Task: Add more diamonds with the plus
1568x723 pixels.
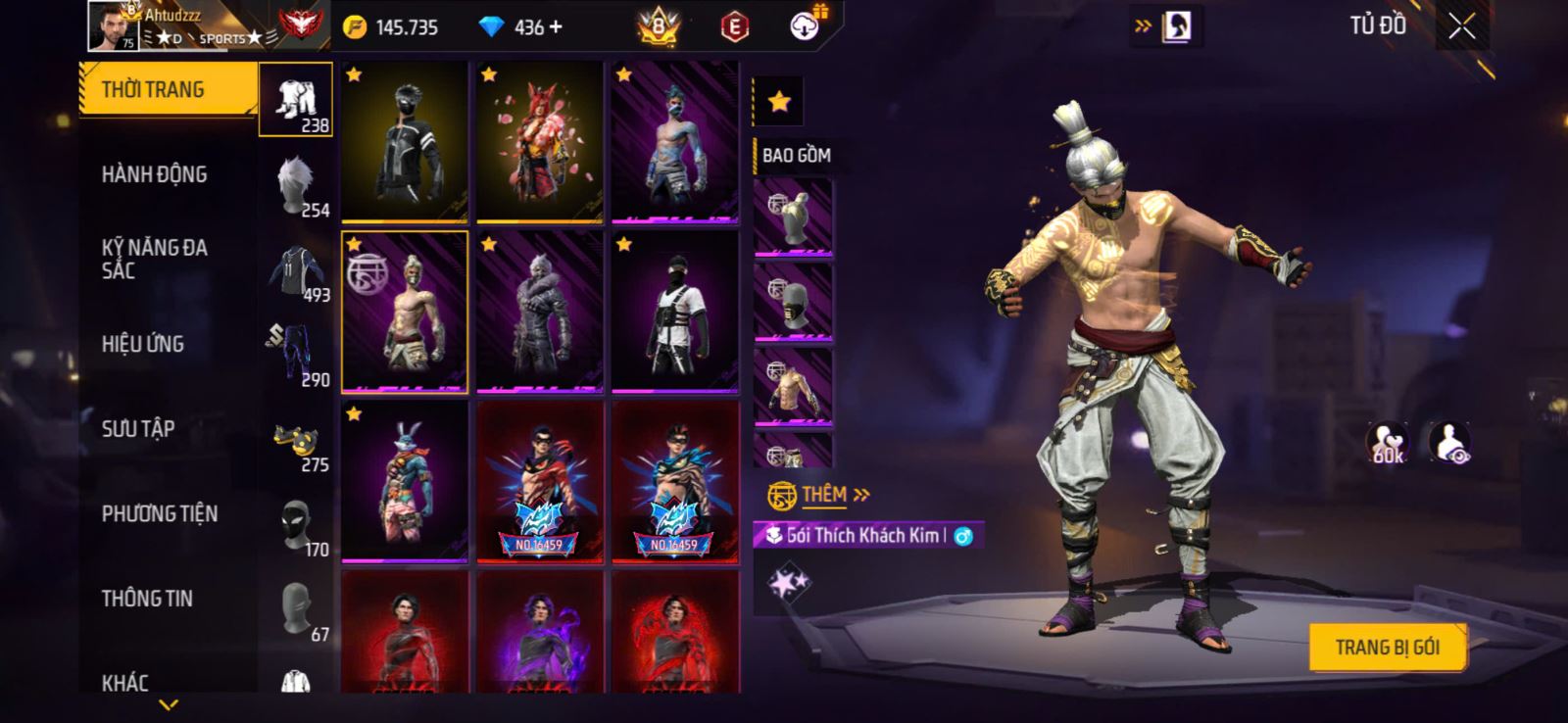Action: tap(557, 27)
